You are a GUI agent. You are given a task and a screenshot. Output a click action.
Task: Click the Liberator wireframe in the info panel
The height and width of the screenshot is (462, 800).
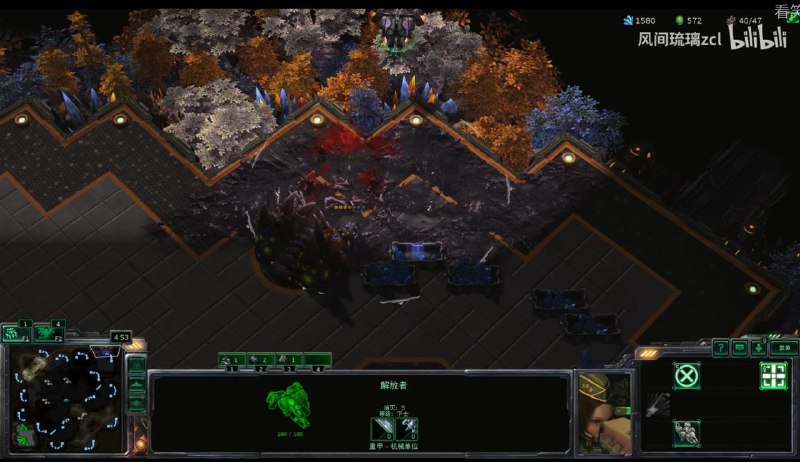(288, 406)
